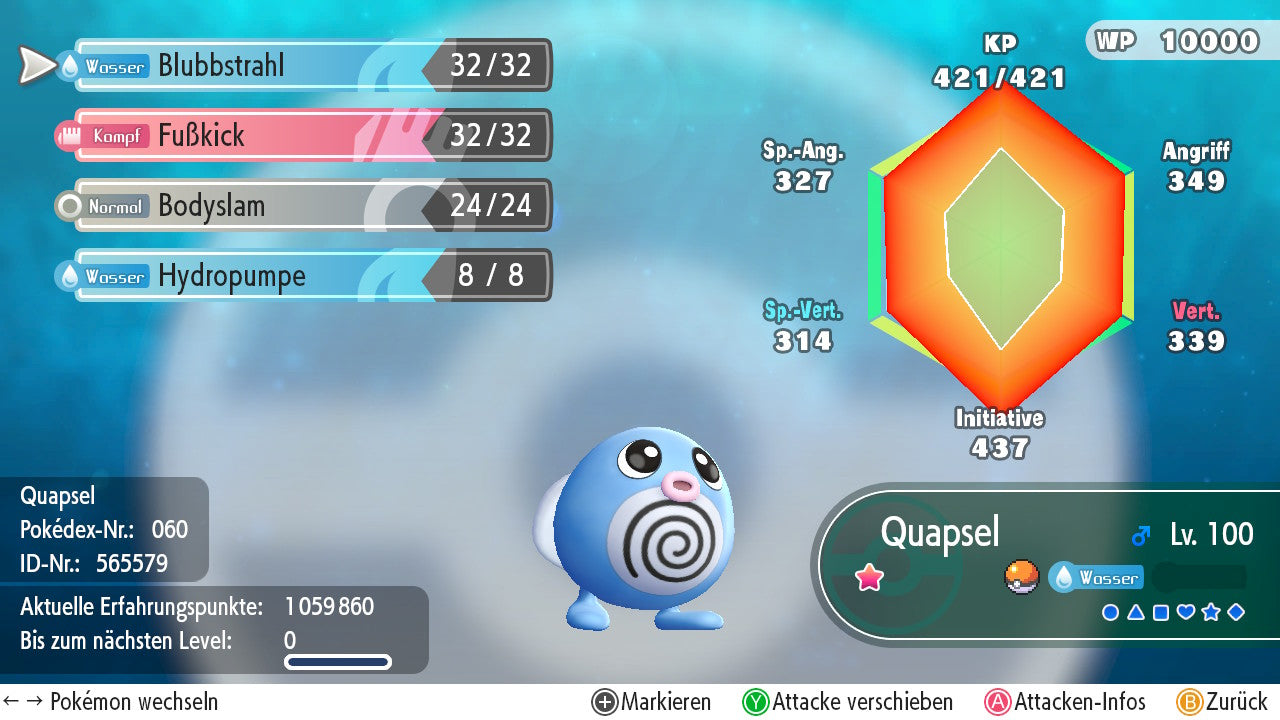Toggle the heart marking on Quapsel
The image size is (1280, 720).
point(1186,611)
